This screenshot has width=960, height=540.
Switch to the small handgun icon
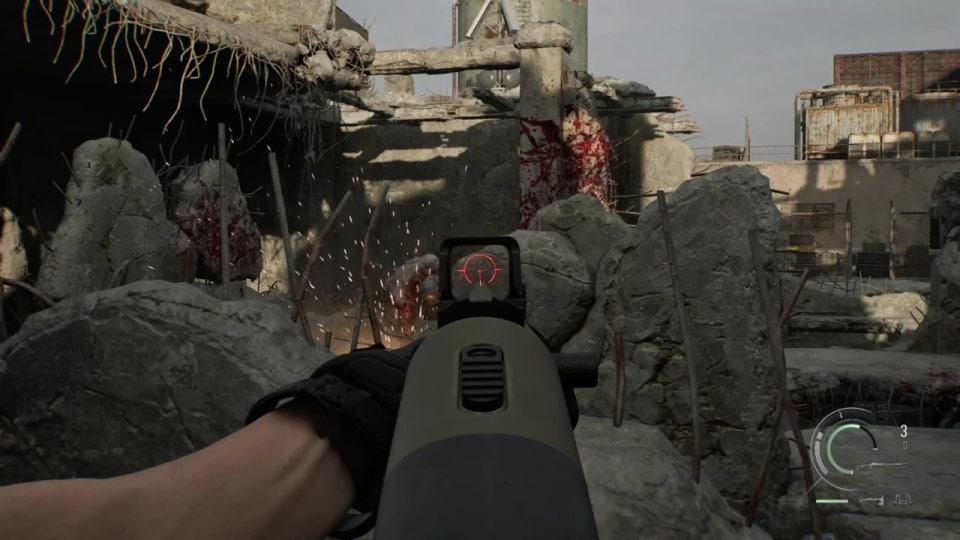[871, 499]
